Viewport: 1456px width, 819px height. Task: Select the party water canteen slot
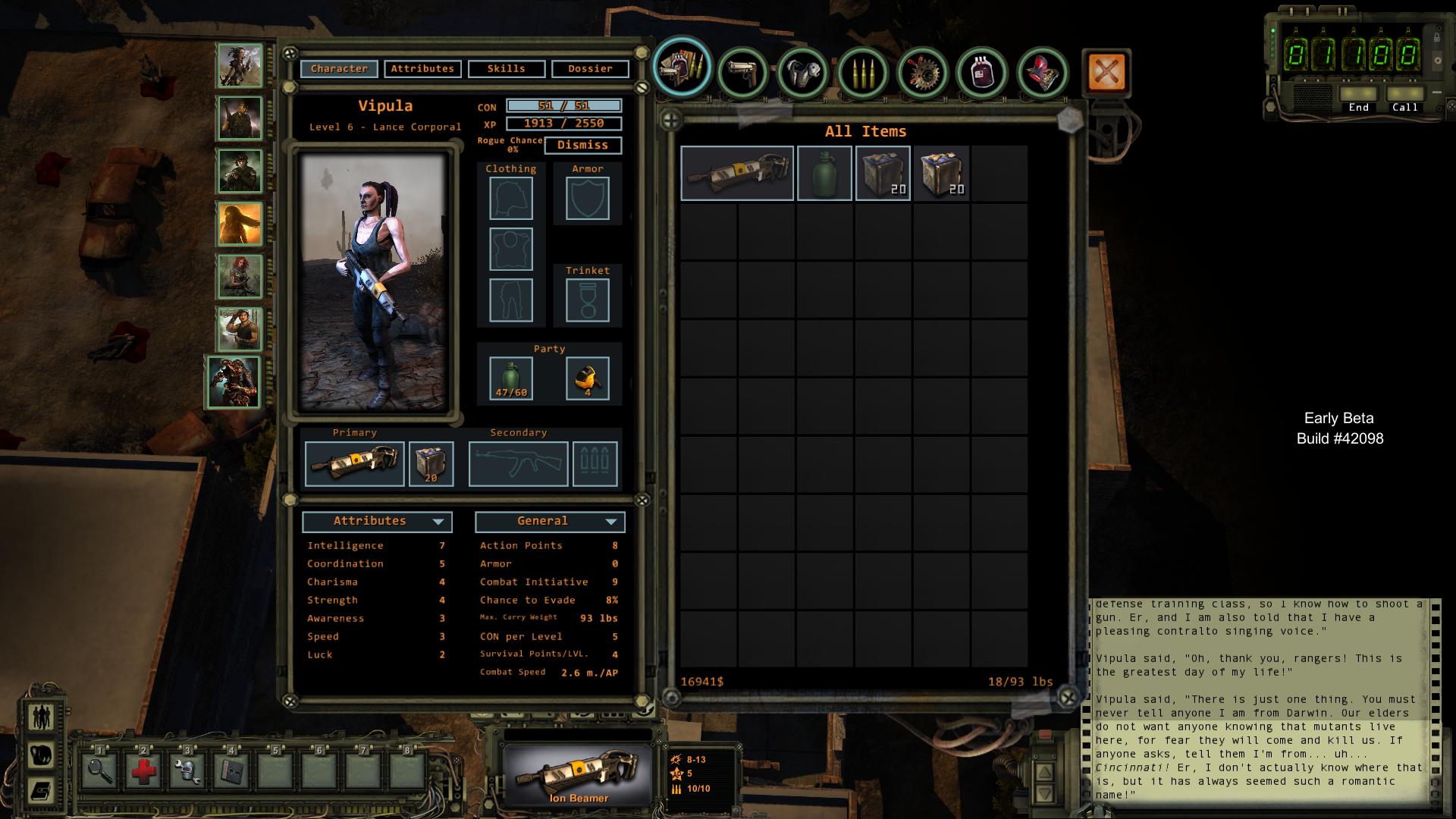(511, 378)
